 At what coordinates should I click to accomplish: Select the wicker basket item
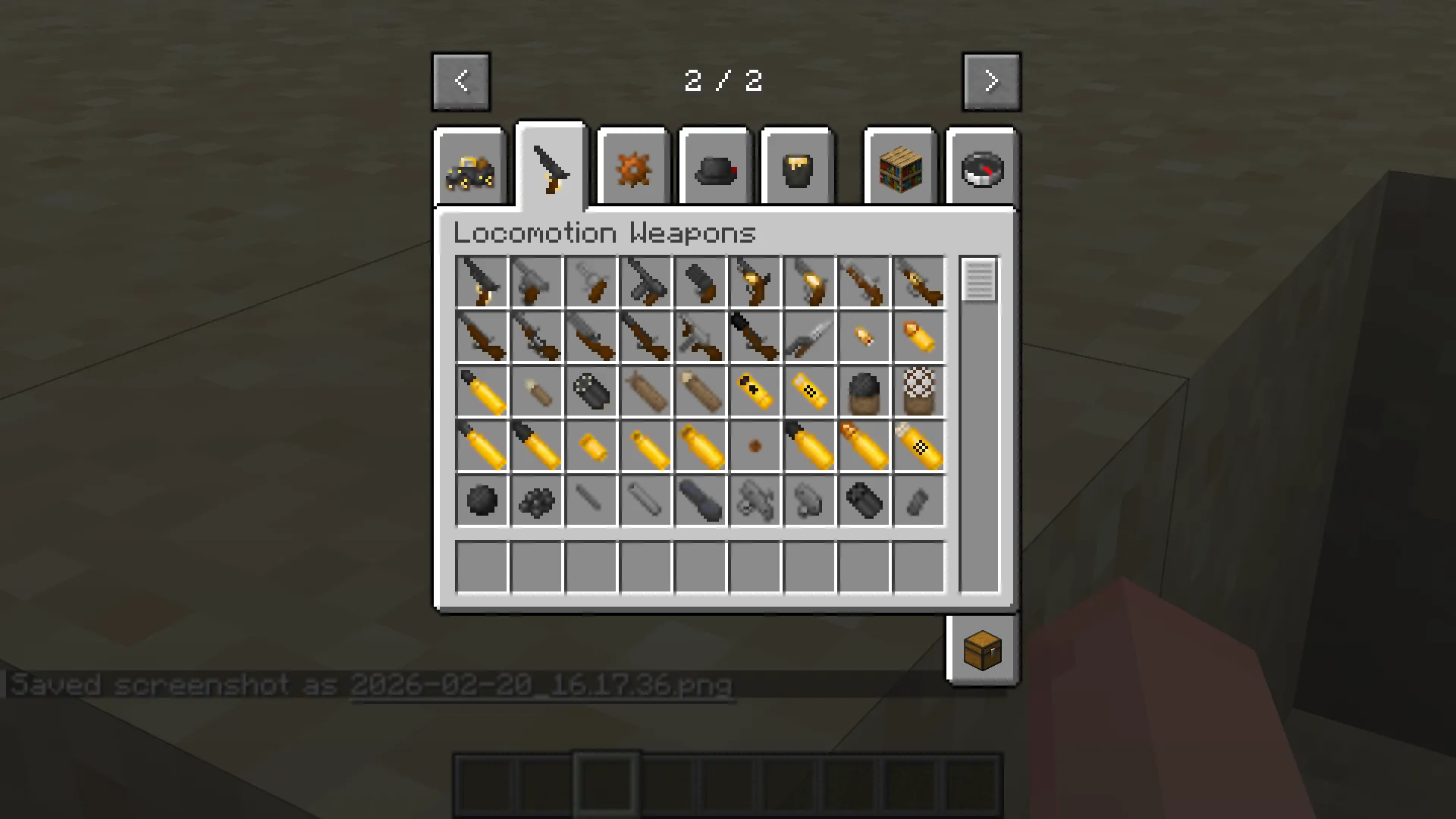pyautogui.click(x=918, y=391)
